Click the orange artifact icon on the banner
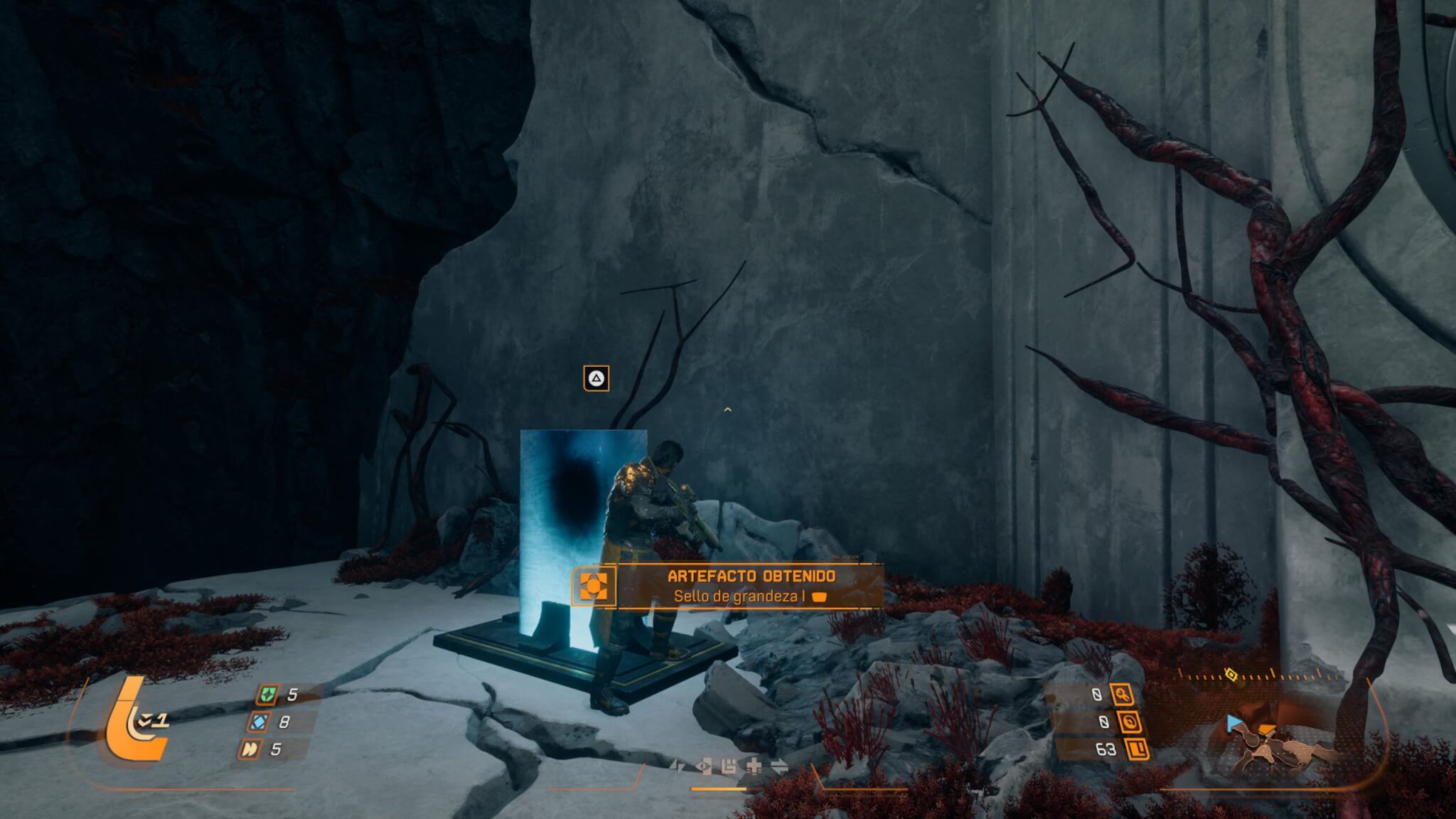This screenshot has width=1456, height=819. pos(594,587)
